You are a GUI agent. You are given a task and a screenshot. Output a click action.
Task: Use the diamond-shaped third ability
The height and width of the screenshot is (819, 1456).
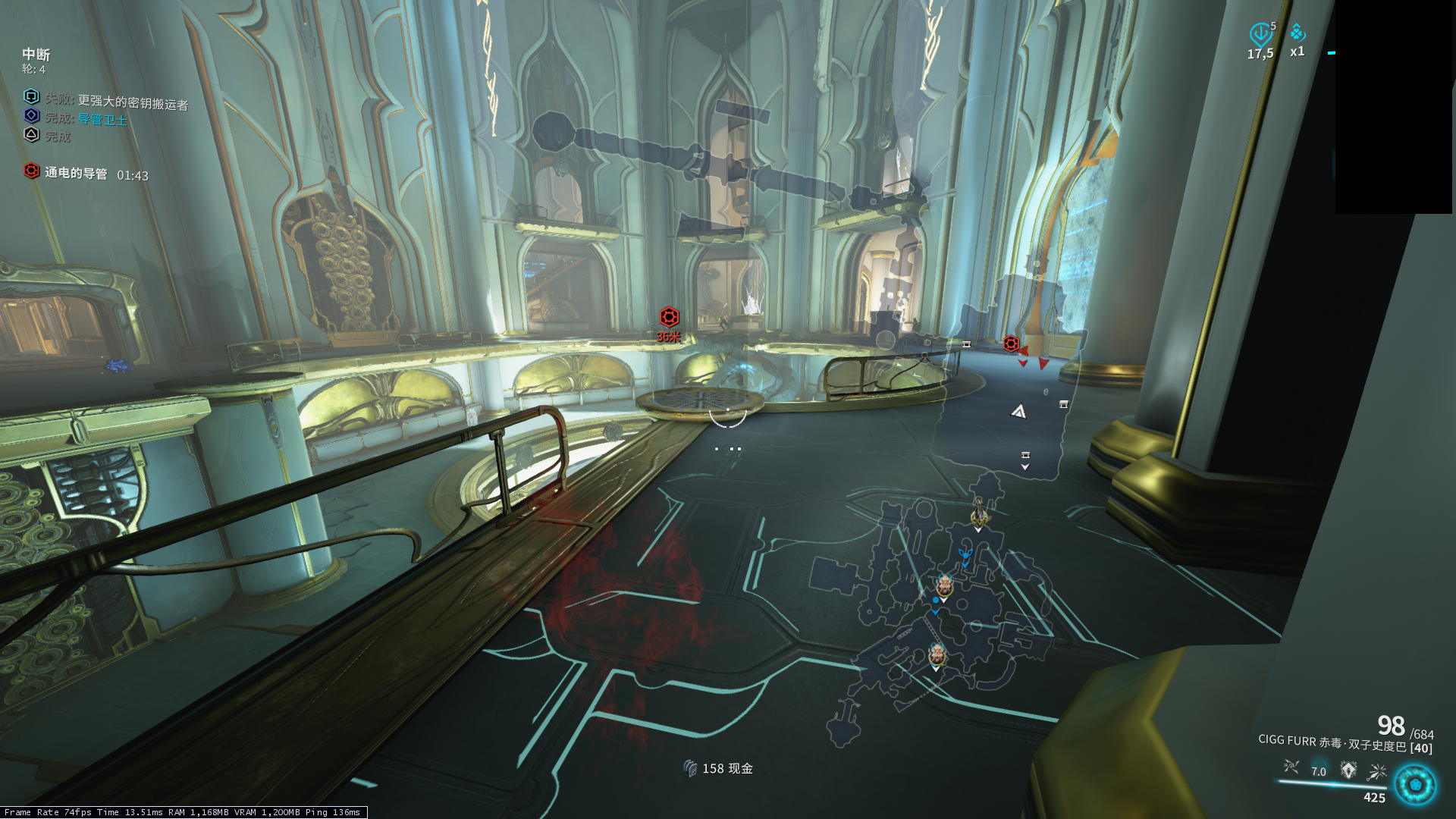(x=1348, y=770)
